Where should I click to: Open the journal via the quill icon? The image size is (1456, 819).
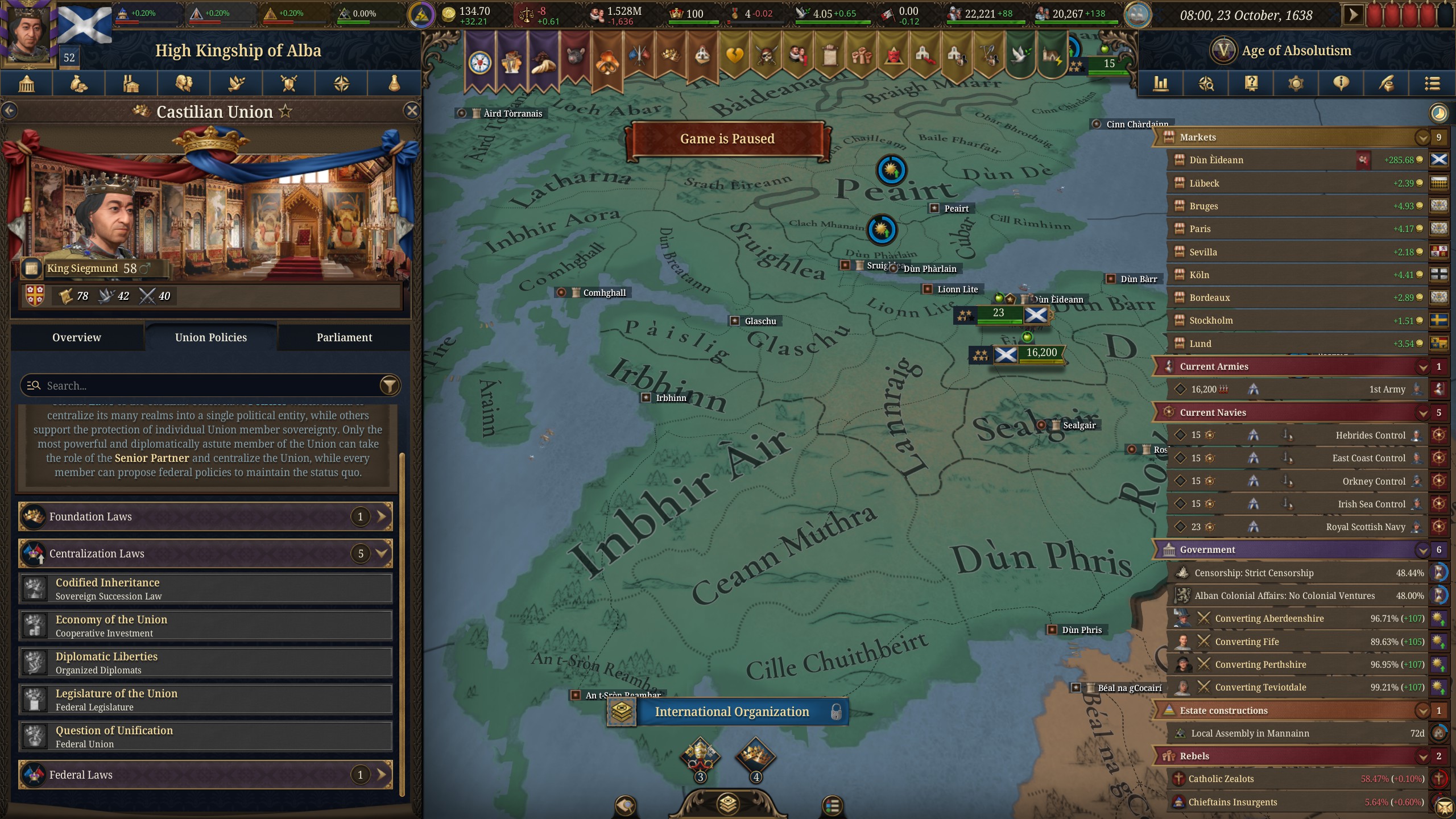click(1386, 84)
